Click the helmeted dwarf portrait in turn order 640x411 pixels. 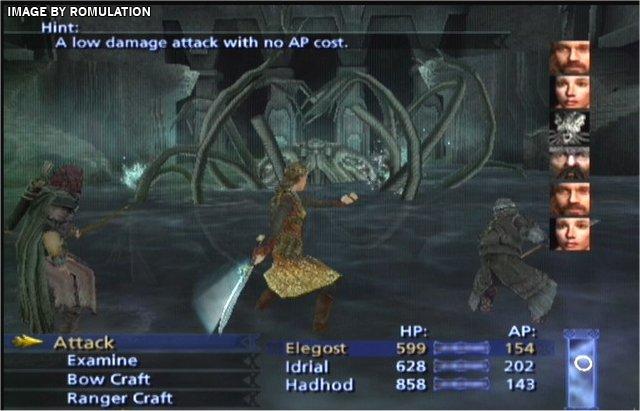pos(569,162)
